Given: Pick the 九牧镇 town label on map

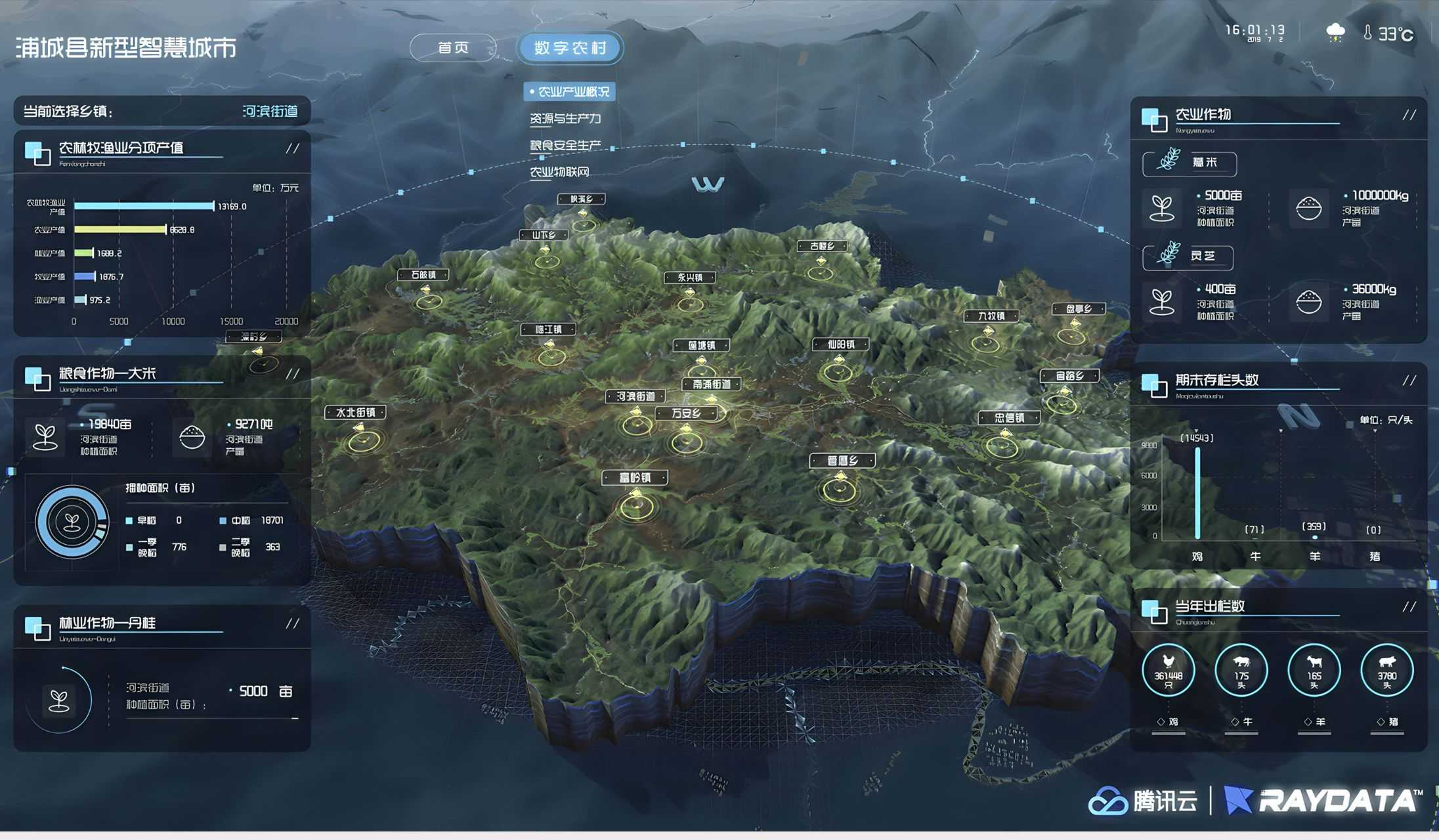Looking at the screenshot, I should [991, 316].
